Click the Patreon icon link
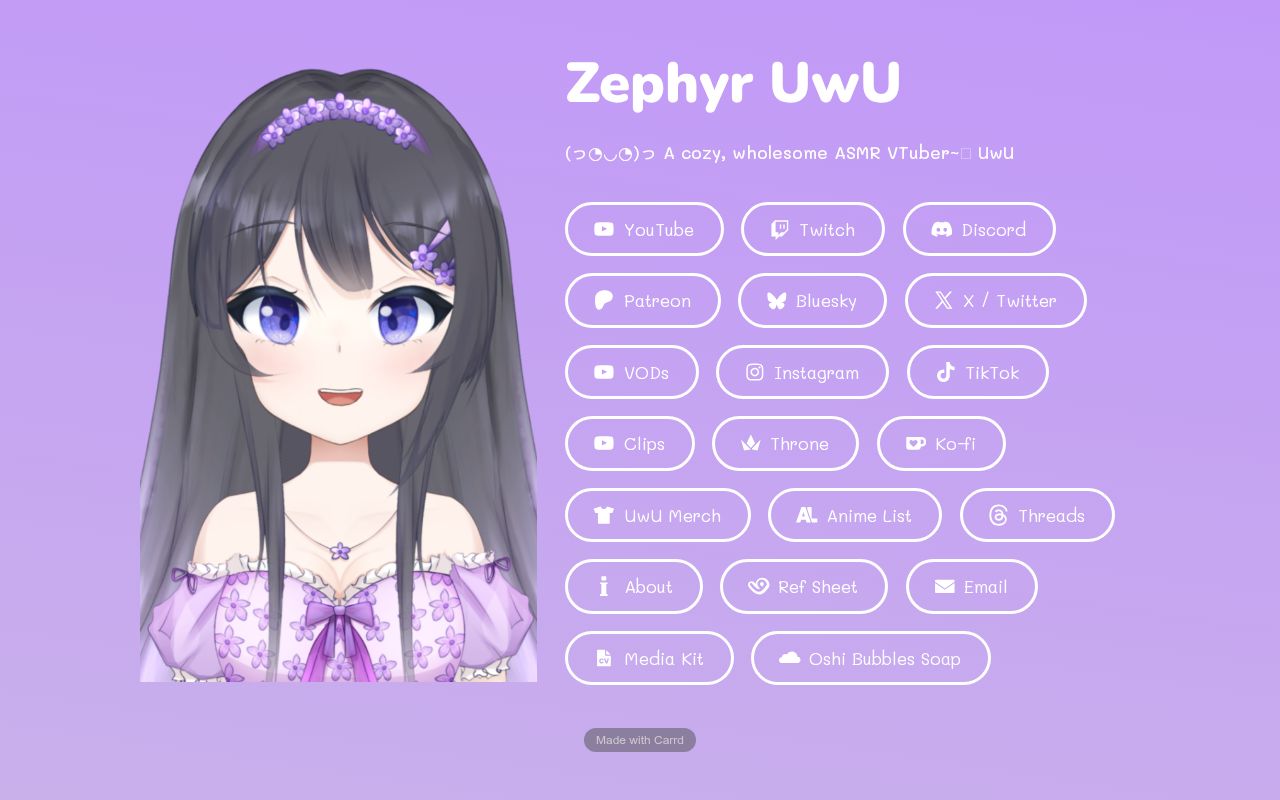The image size is (1280, 800). pyautogui.click(x=603, y=300)
